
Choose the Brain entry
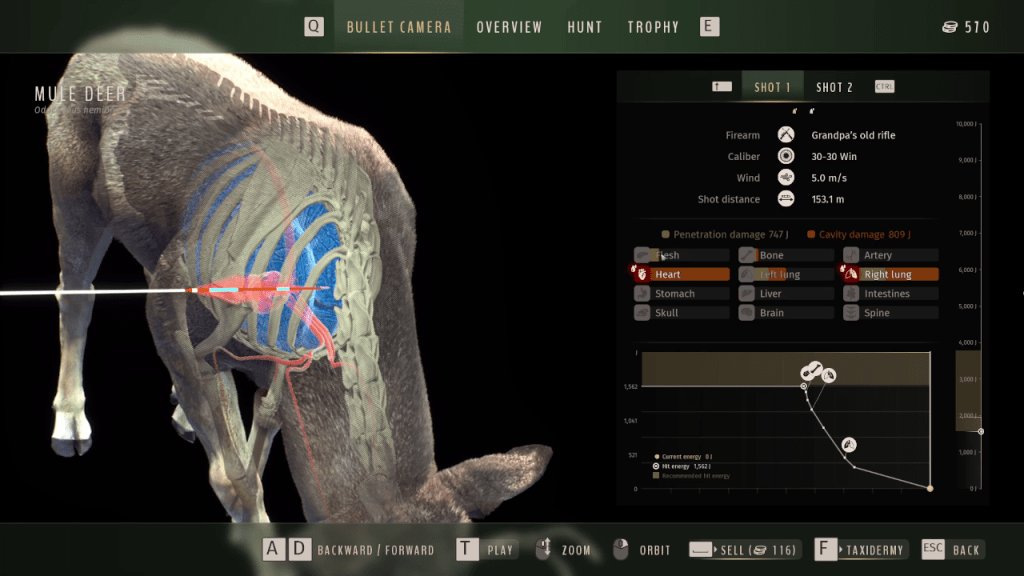tap(786, 312)
